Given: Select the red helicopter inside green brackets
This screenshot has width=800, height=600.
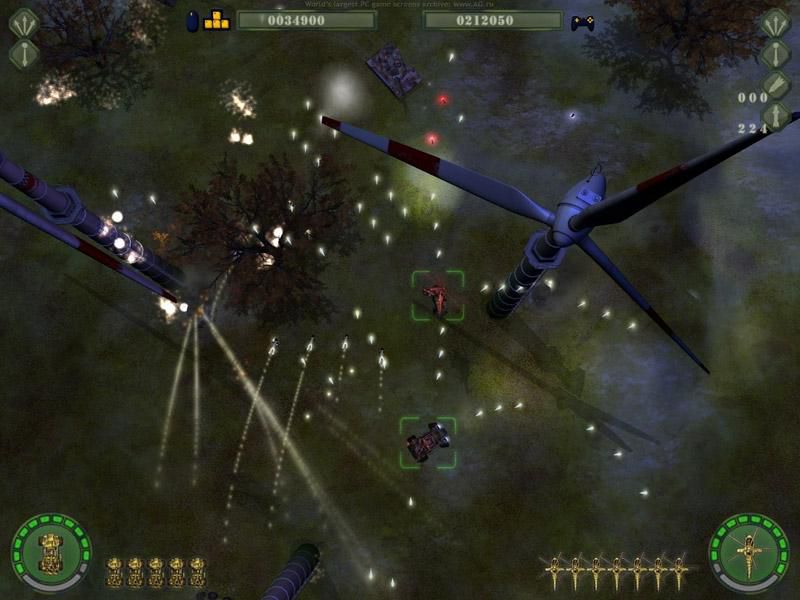Looking at the screenshot, I should (438, 296).
